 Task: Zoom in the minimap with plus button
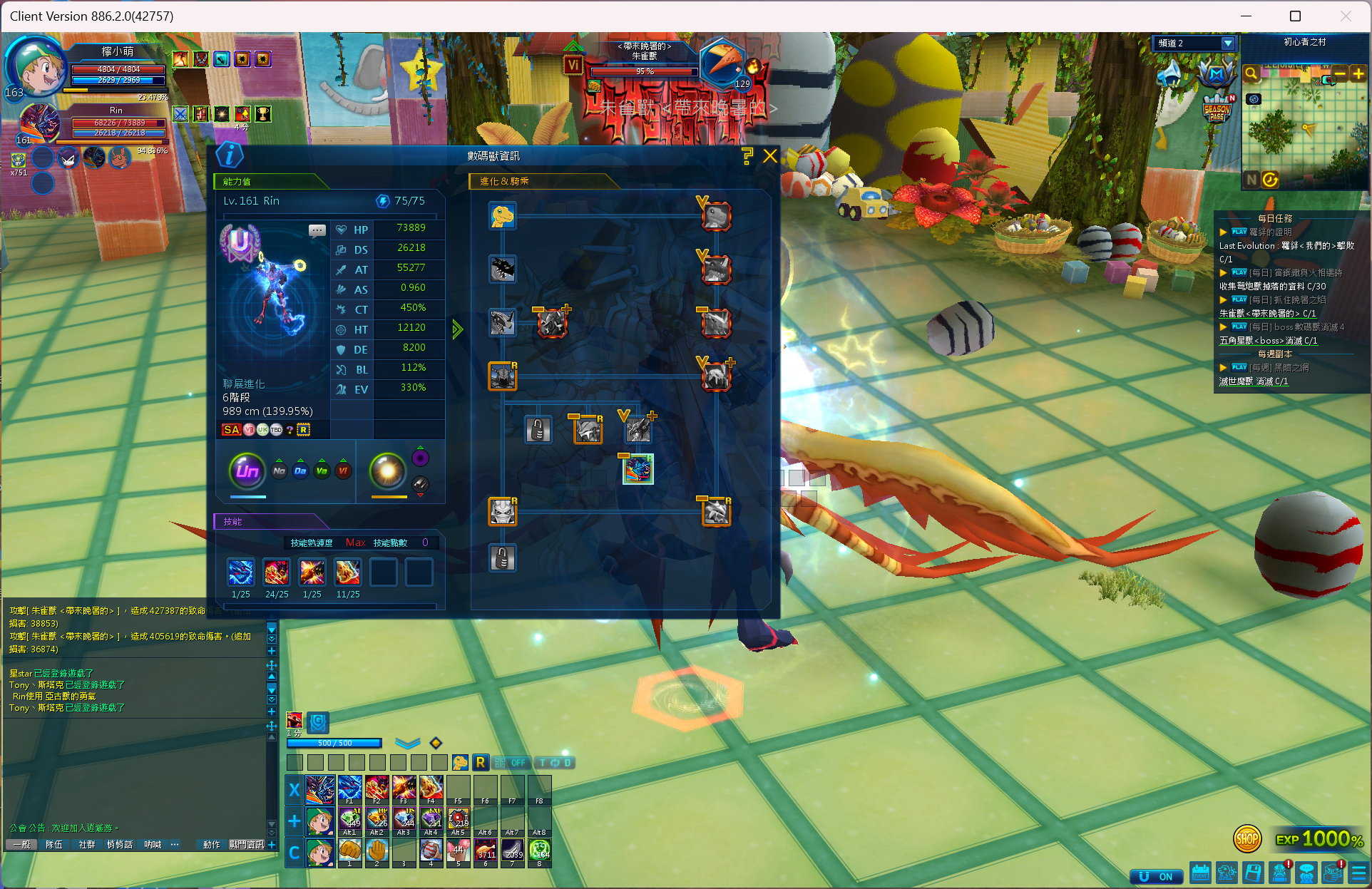1358,73
